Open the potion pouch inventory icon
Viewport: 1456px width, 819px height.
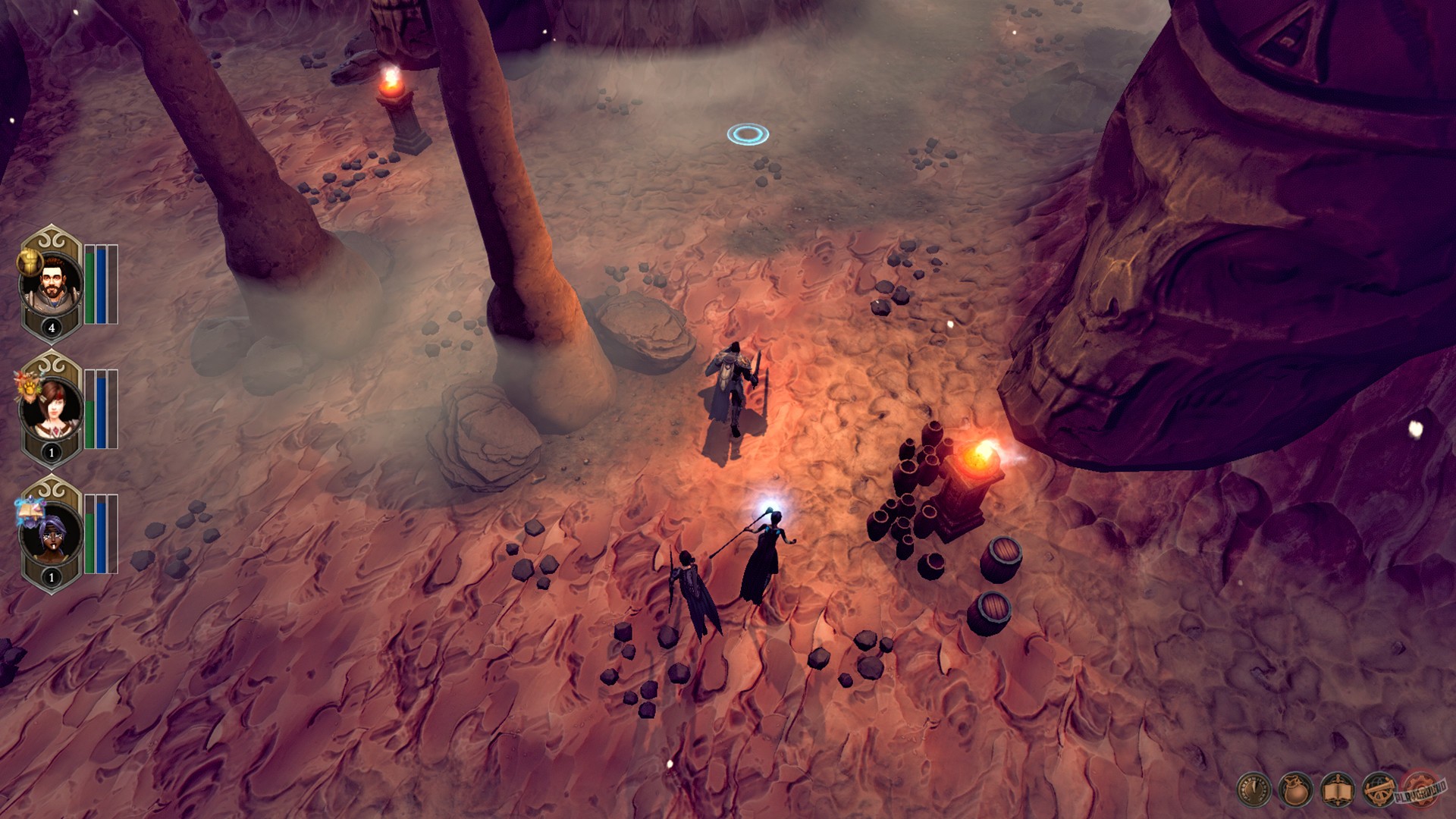[x=1294, y=789]
